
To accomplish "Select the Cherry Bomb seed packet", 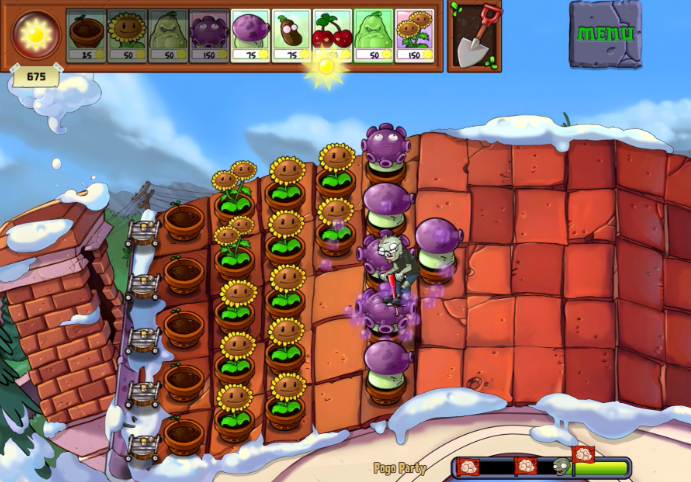I will 332,36.
